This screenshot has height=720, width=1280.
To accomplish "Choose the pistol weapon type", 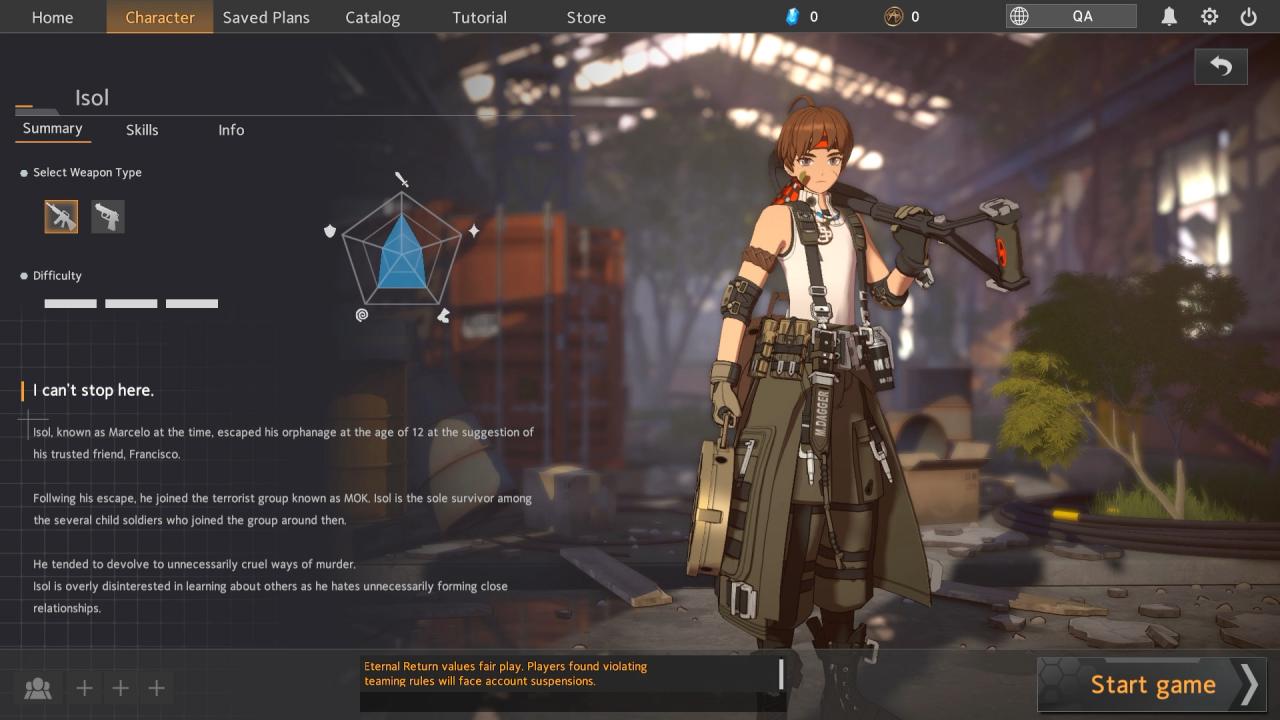I will pyautogui.click(x=108, y=217).
